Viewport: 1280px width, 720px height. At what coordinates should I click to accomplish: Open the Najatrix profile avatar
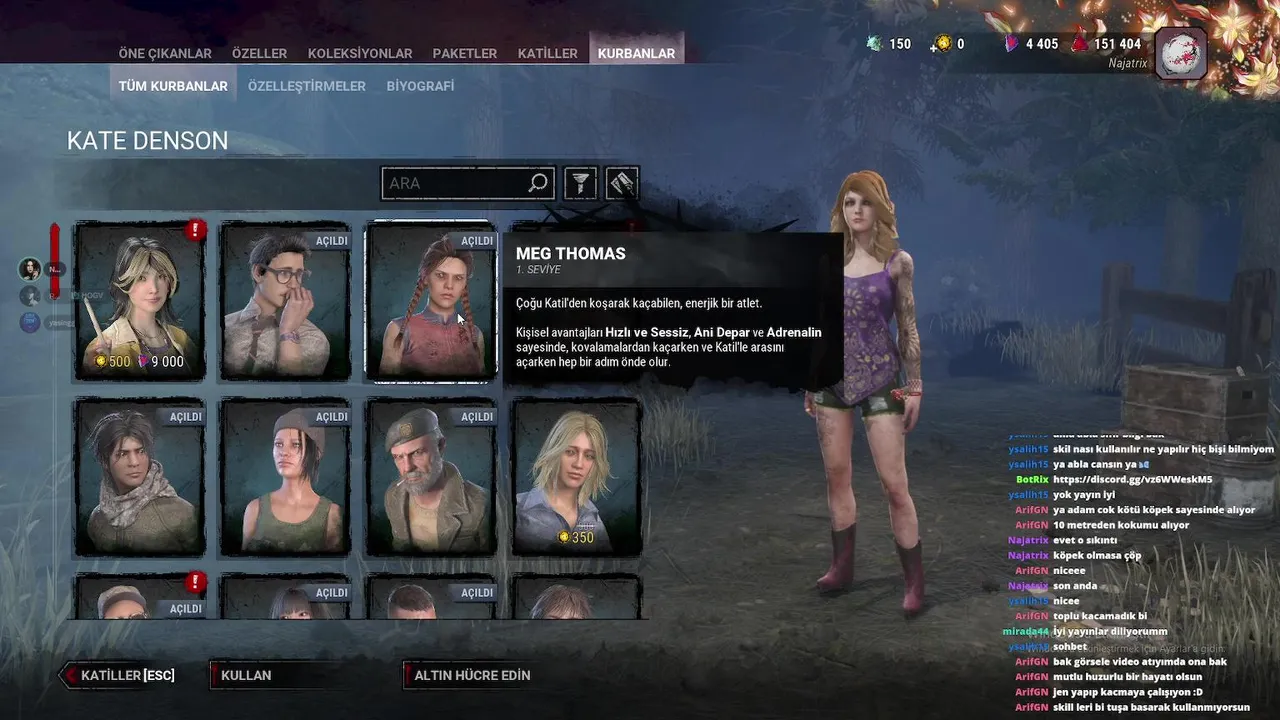pyautogui.click(x=1181, y=52)
